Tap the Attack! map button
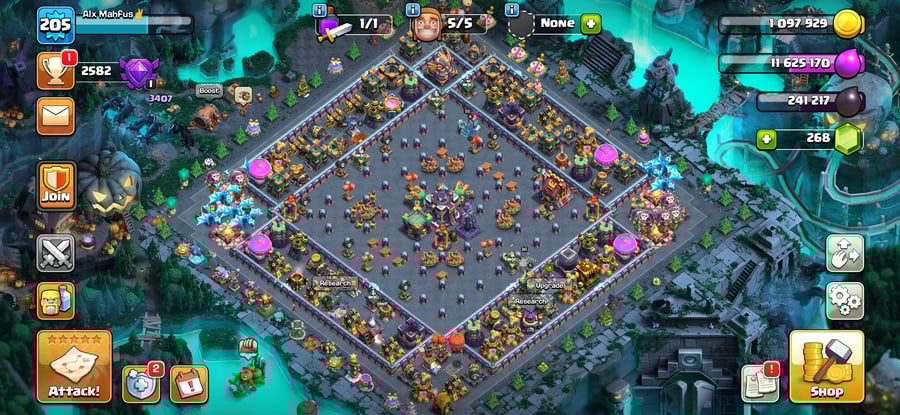The width and height of the screenshot is (900, 415). [73, 366]
